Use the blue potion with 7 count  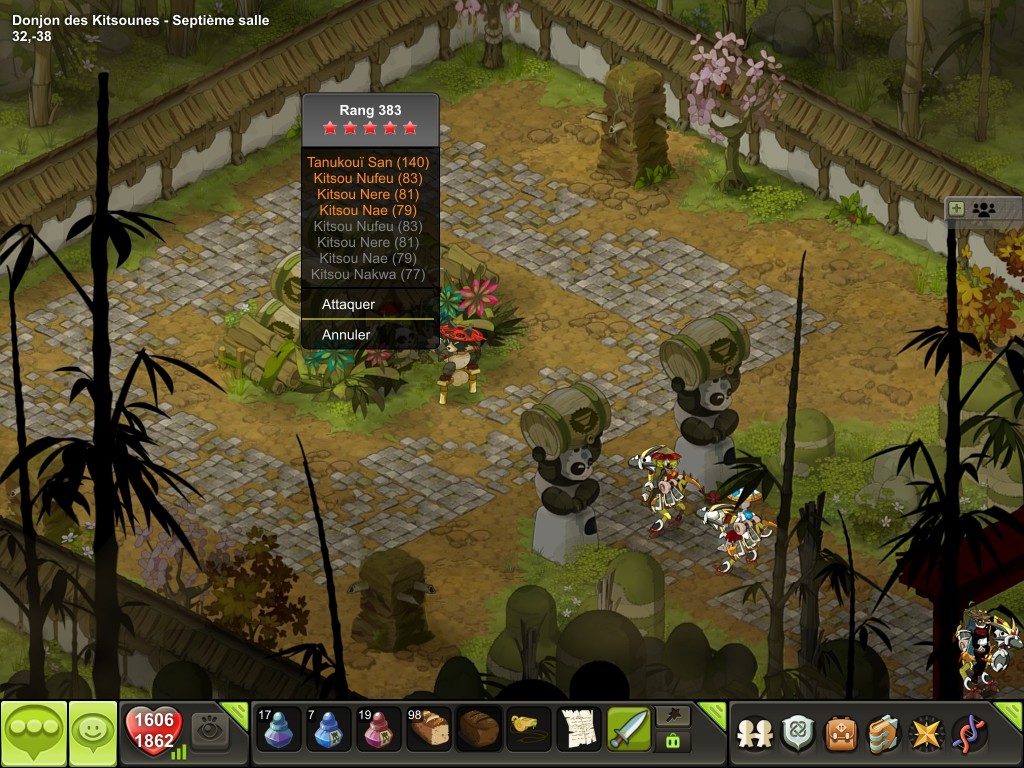click(x=328, y=729)
